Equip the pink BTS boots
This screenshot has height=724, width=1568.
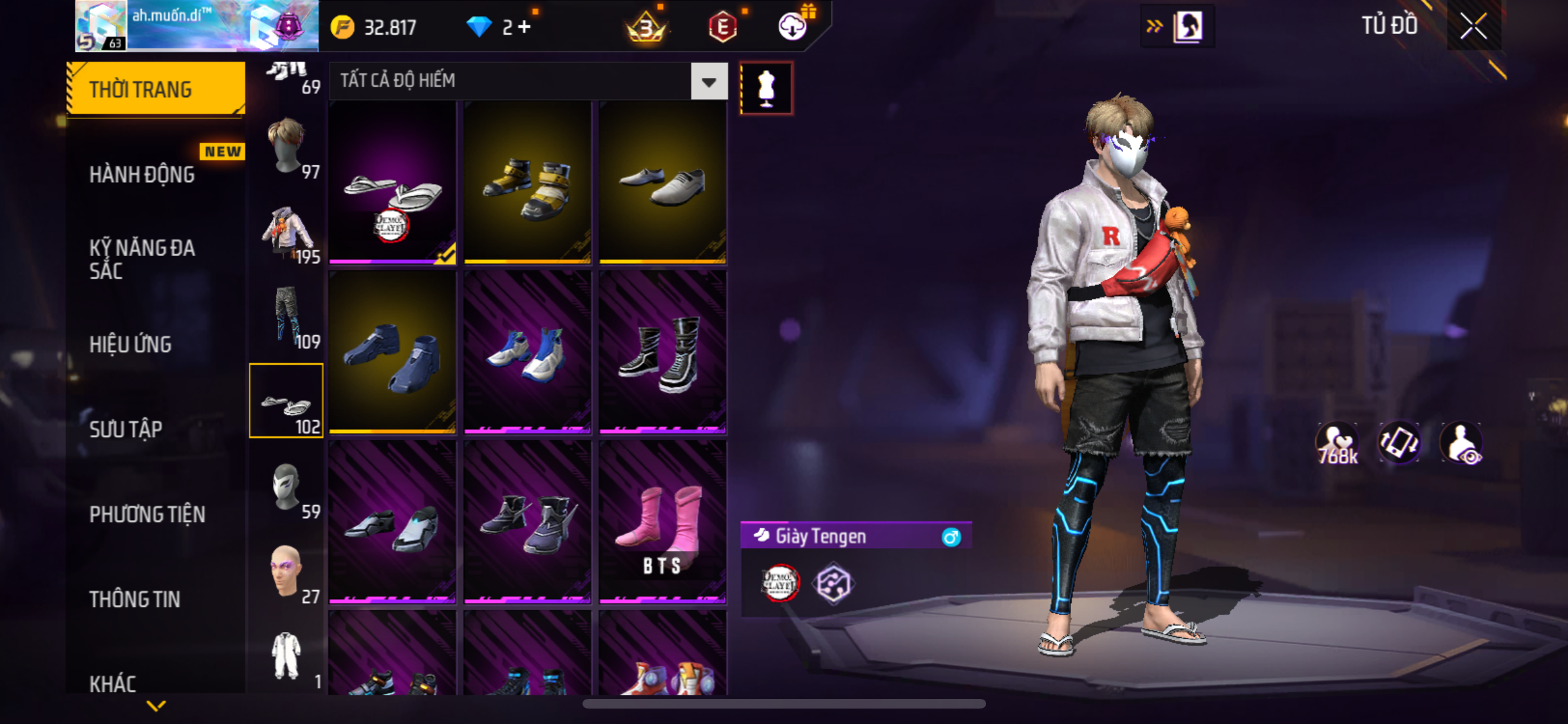[x=662, y=522]
